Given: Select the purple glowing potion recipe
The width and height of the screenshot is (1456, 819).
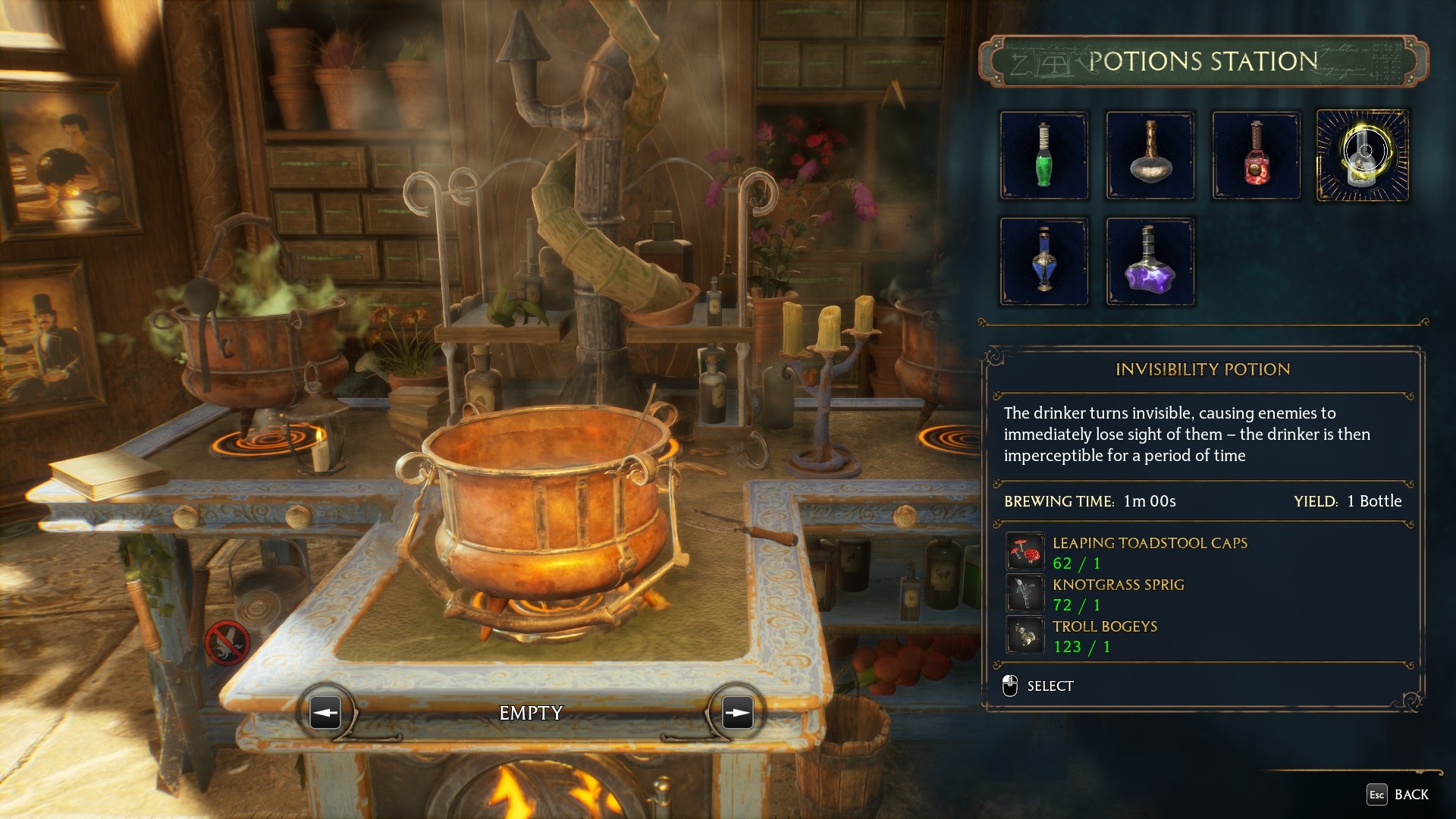Looking at the screenshot, I should point(1150,262).
